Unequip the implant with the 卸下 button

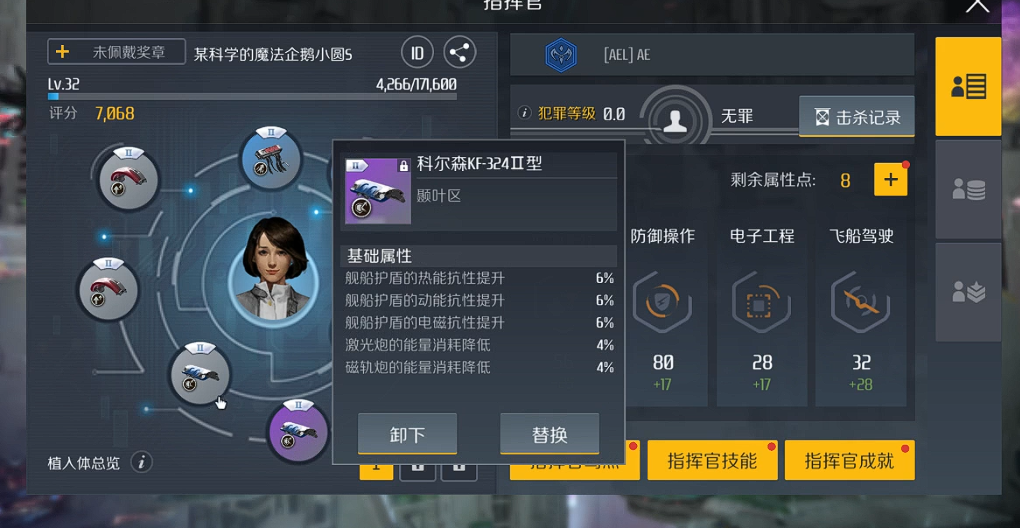point(407,434)
